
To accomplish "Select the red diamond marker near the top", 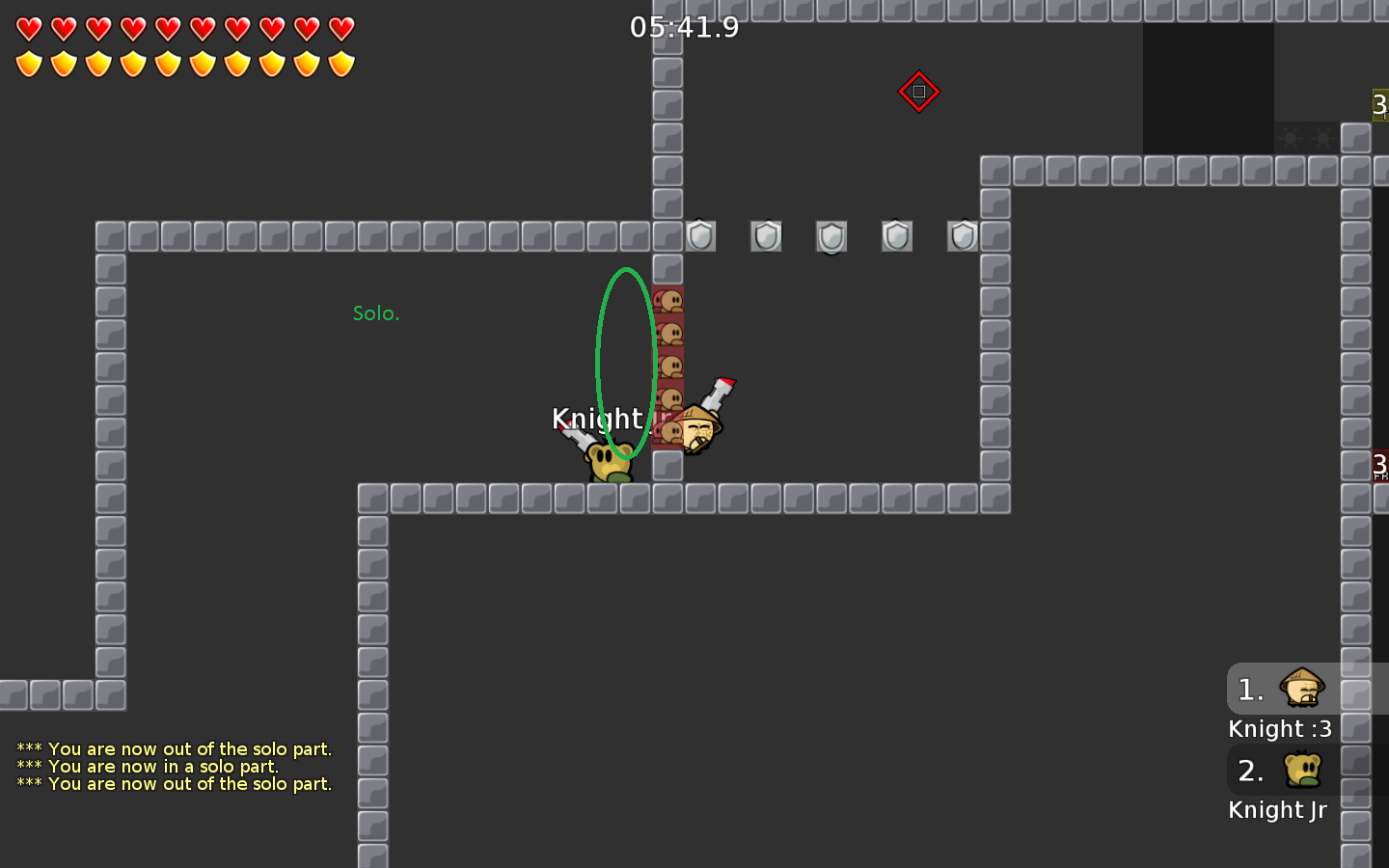I will 919,91.
